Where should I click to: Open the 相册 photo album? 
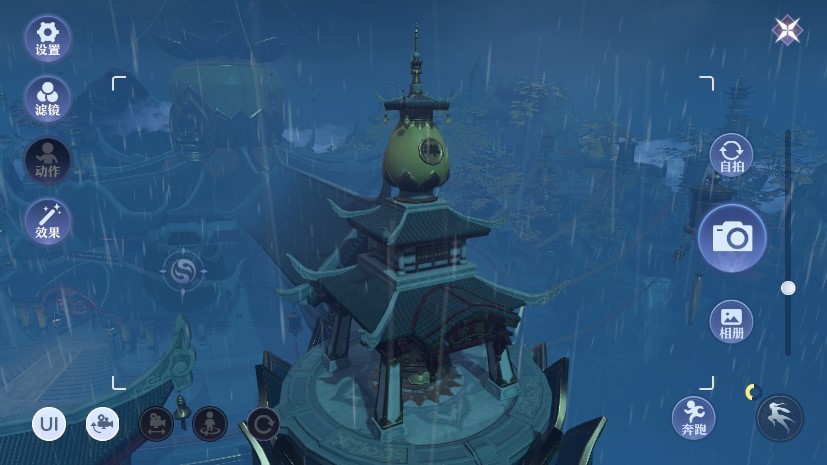click(x=731, y=322)
